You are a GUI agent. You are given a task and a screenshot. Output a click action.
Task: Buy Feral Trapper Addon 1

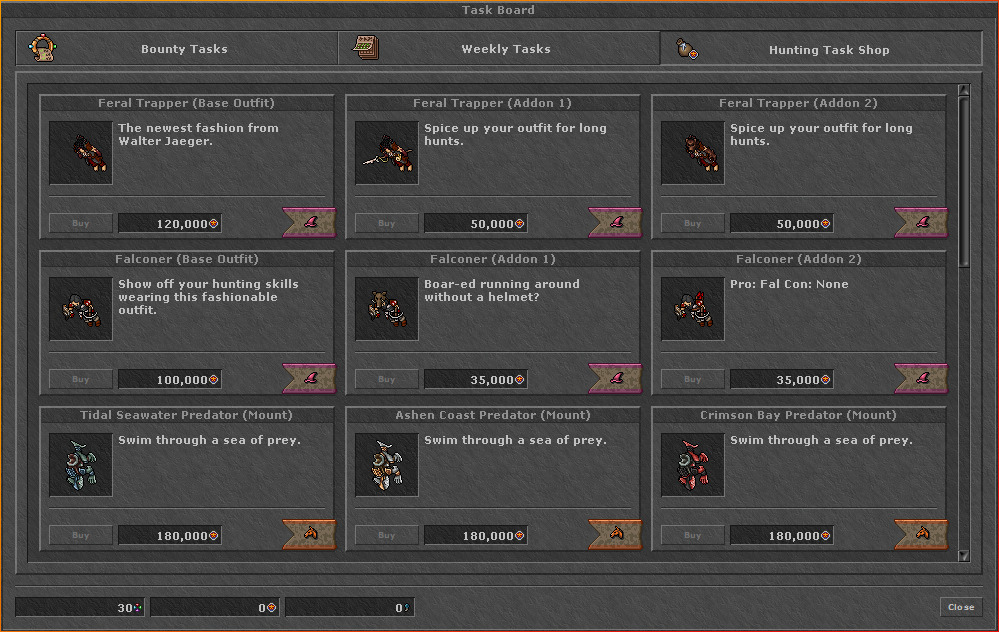click(x=387, y=224)
